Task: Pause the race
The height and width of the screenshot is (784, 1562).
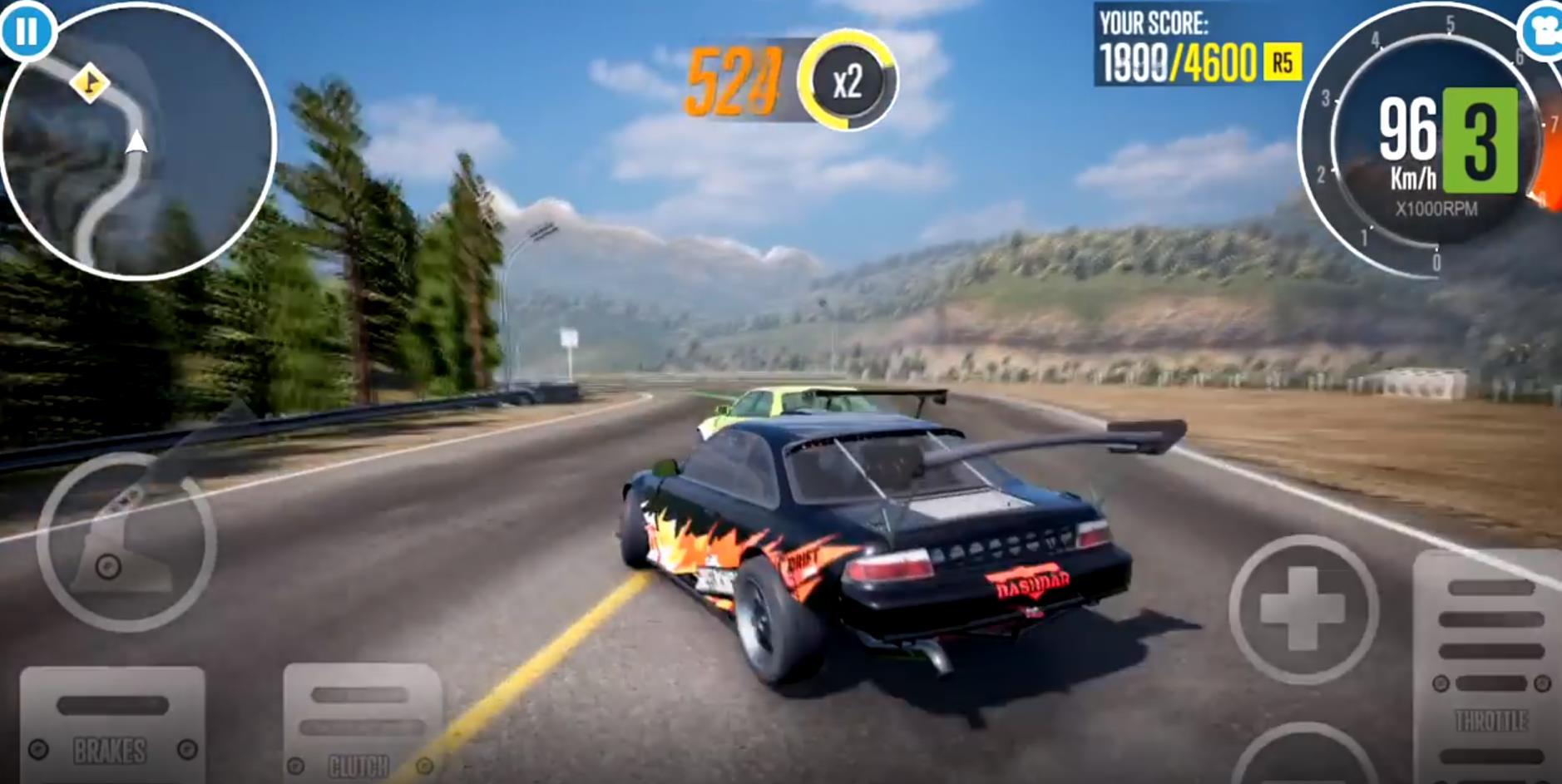Action: pos(26,32)
